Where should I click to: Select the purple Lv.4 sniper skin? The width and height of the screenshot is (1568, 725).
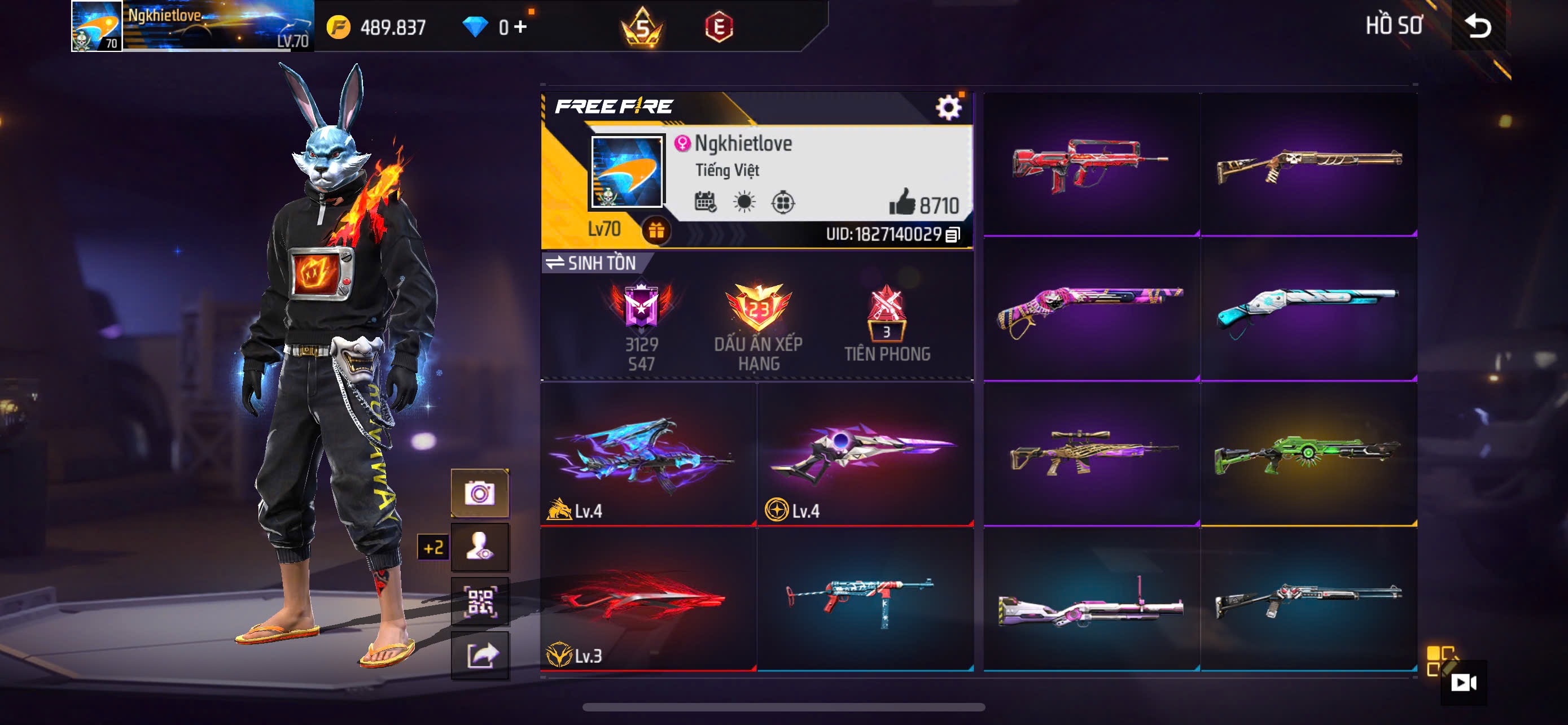(865, 455)
